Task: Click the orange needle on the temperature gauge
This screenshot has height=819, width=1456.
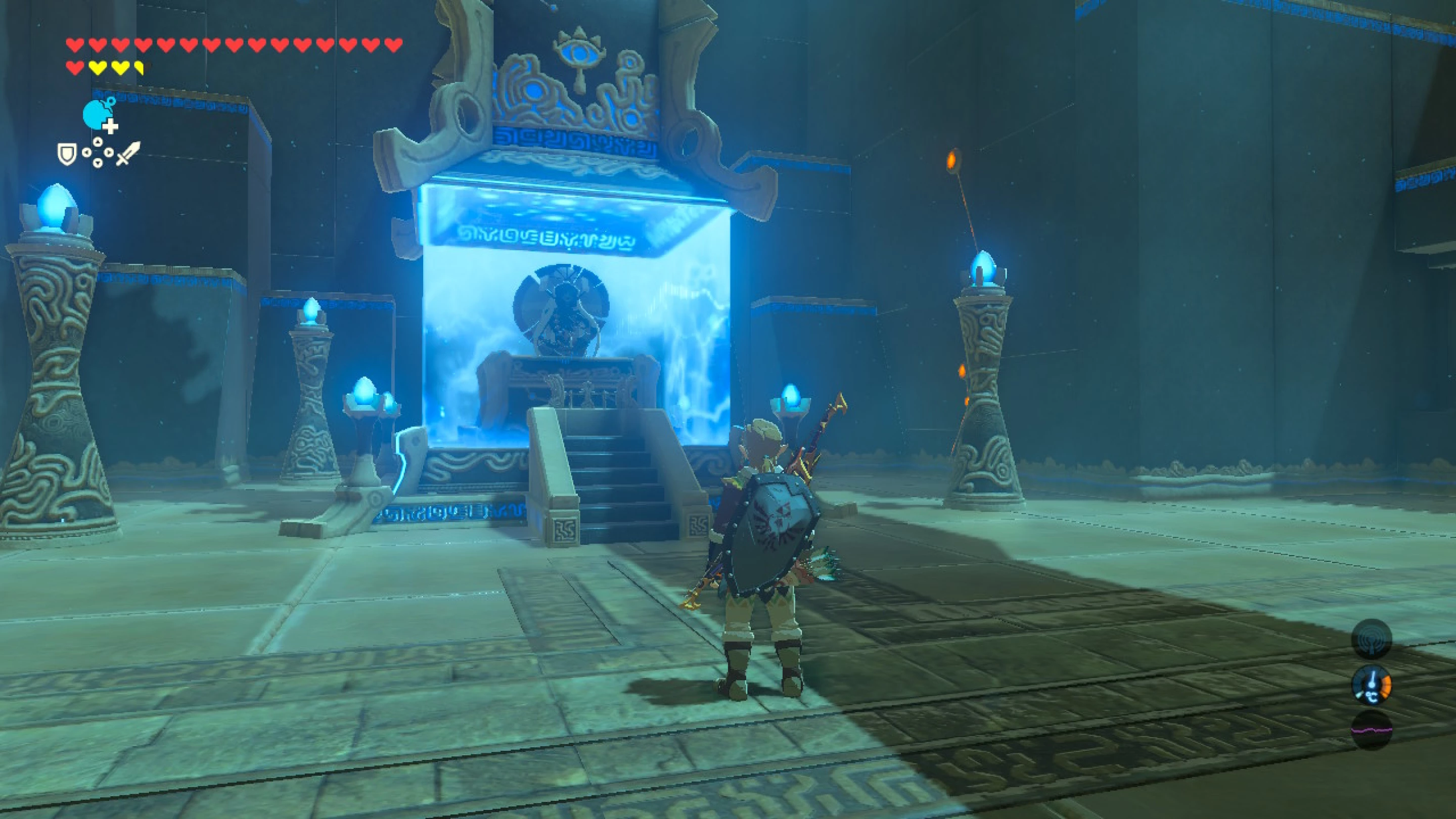Action: 1386,686
